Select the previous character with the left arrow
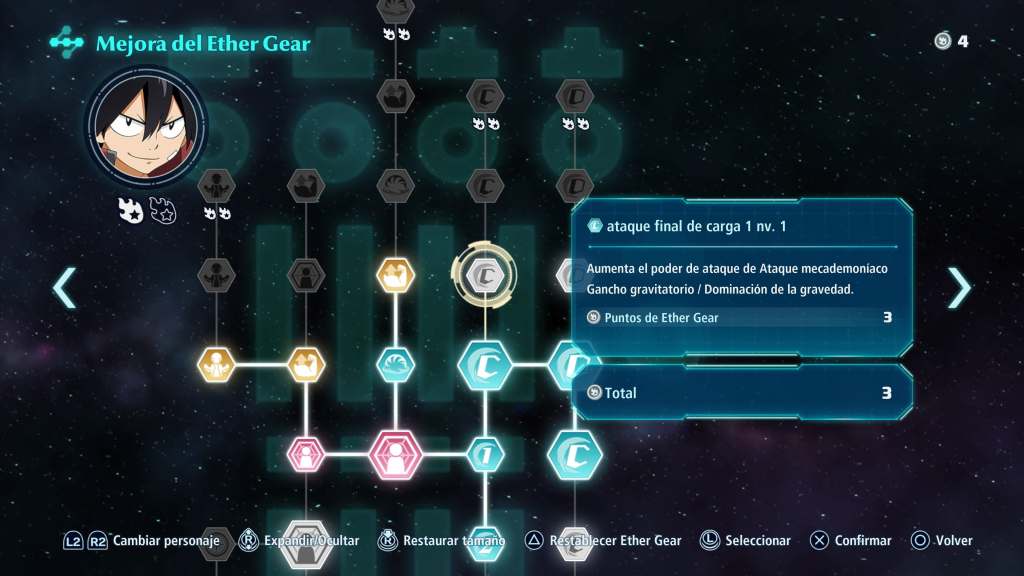Image resolution: width=1024 pixels, height=576 pixels. coord(64,288)
